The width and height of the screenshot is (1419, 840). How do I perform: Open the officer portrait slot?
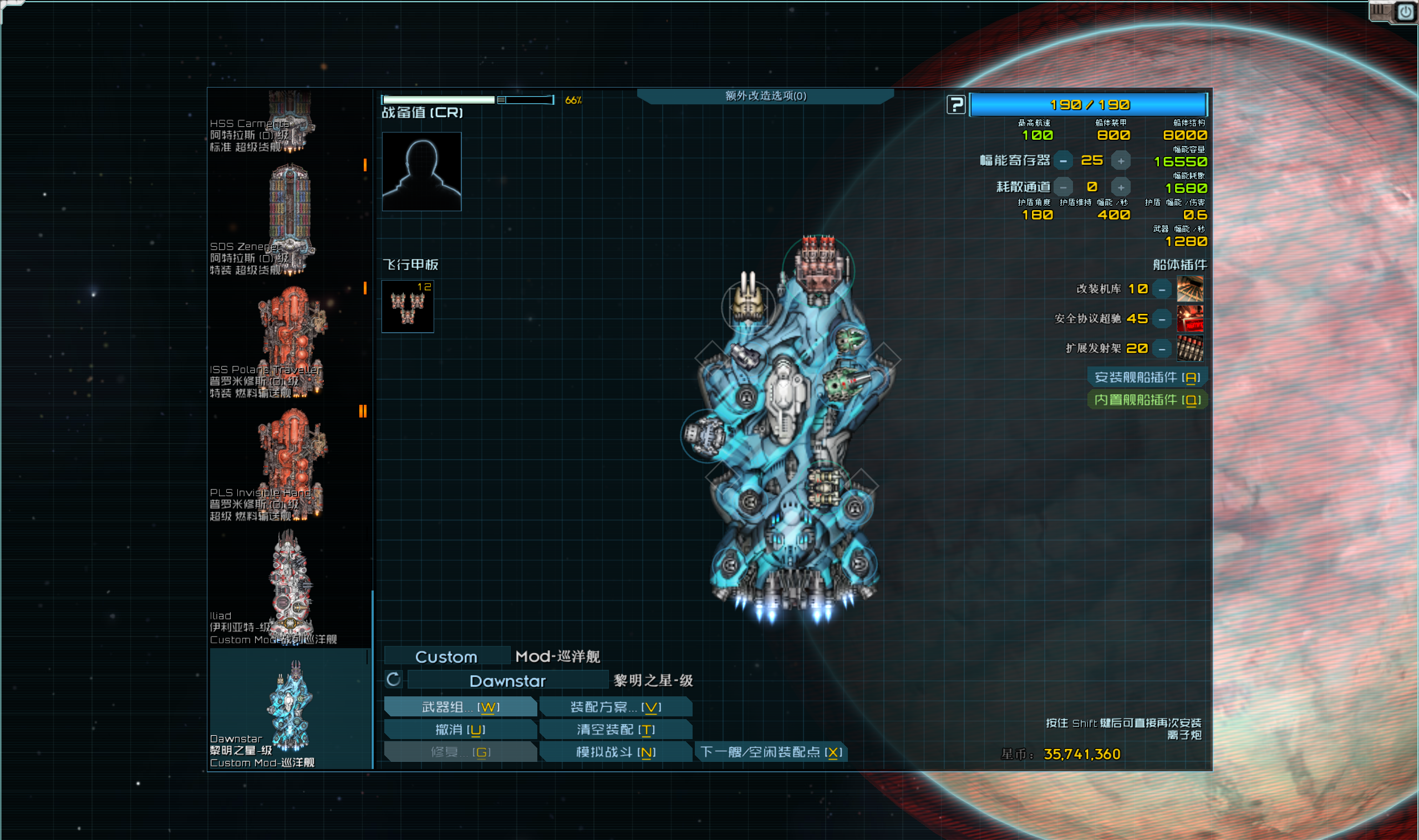point(421,171)
